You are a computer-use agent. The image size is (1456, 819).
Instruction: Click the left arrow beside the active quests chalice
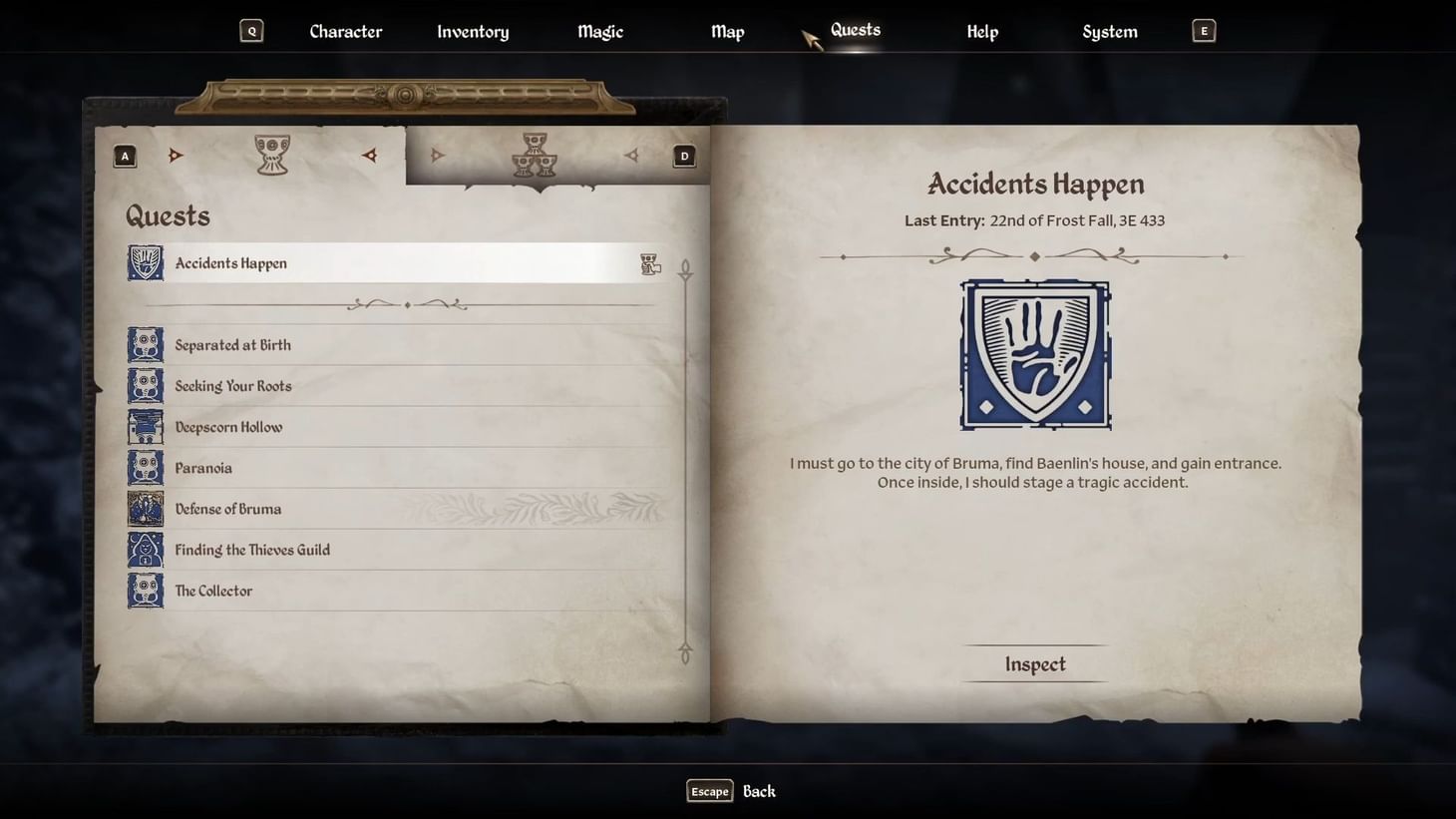pyautogui.click(x=177, y=155)
